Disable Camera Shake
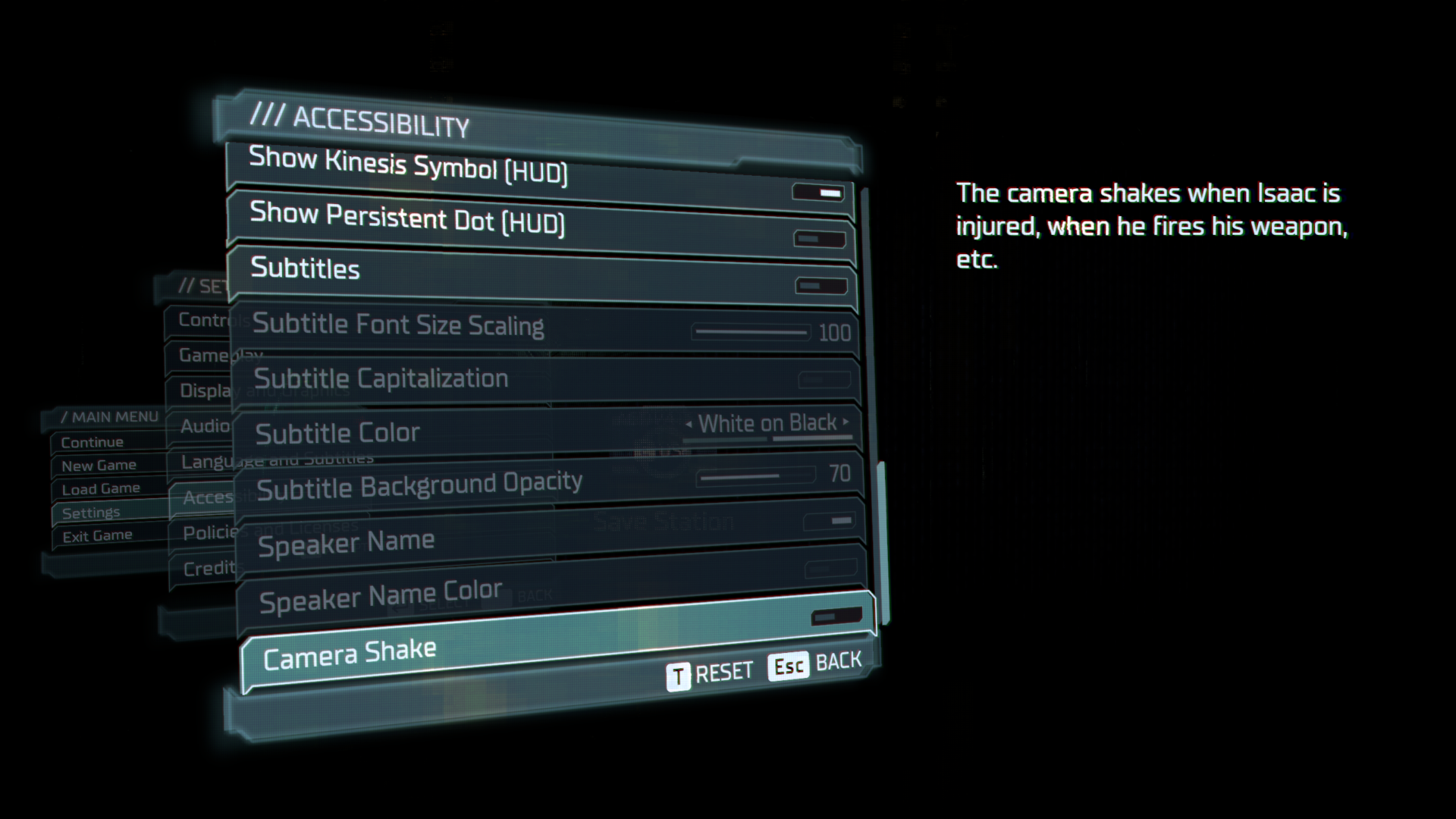Image resolution: width=1456 pixels, height=819 pixels. tap(837, 617)
